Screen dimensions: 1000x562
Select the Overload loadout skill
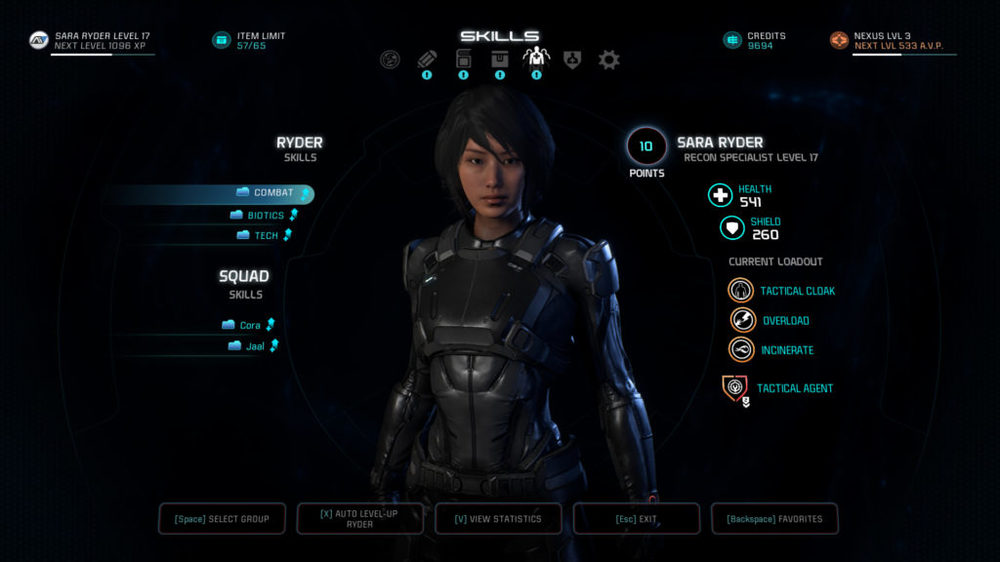pyautogui.click(x=741, y=321)
